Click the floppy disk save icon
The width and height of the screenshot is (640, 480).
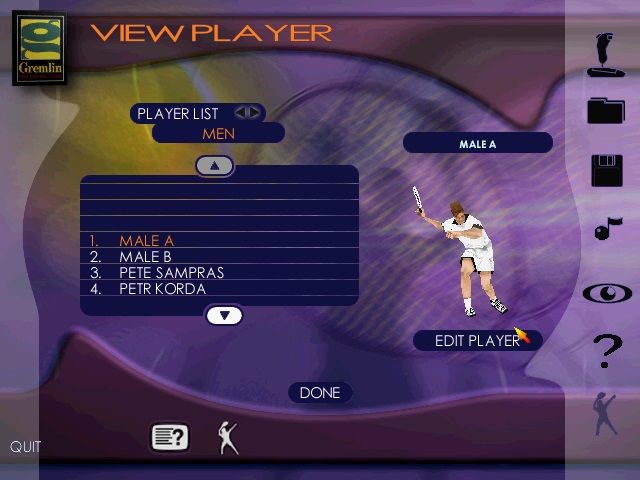point(607,171)
